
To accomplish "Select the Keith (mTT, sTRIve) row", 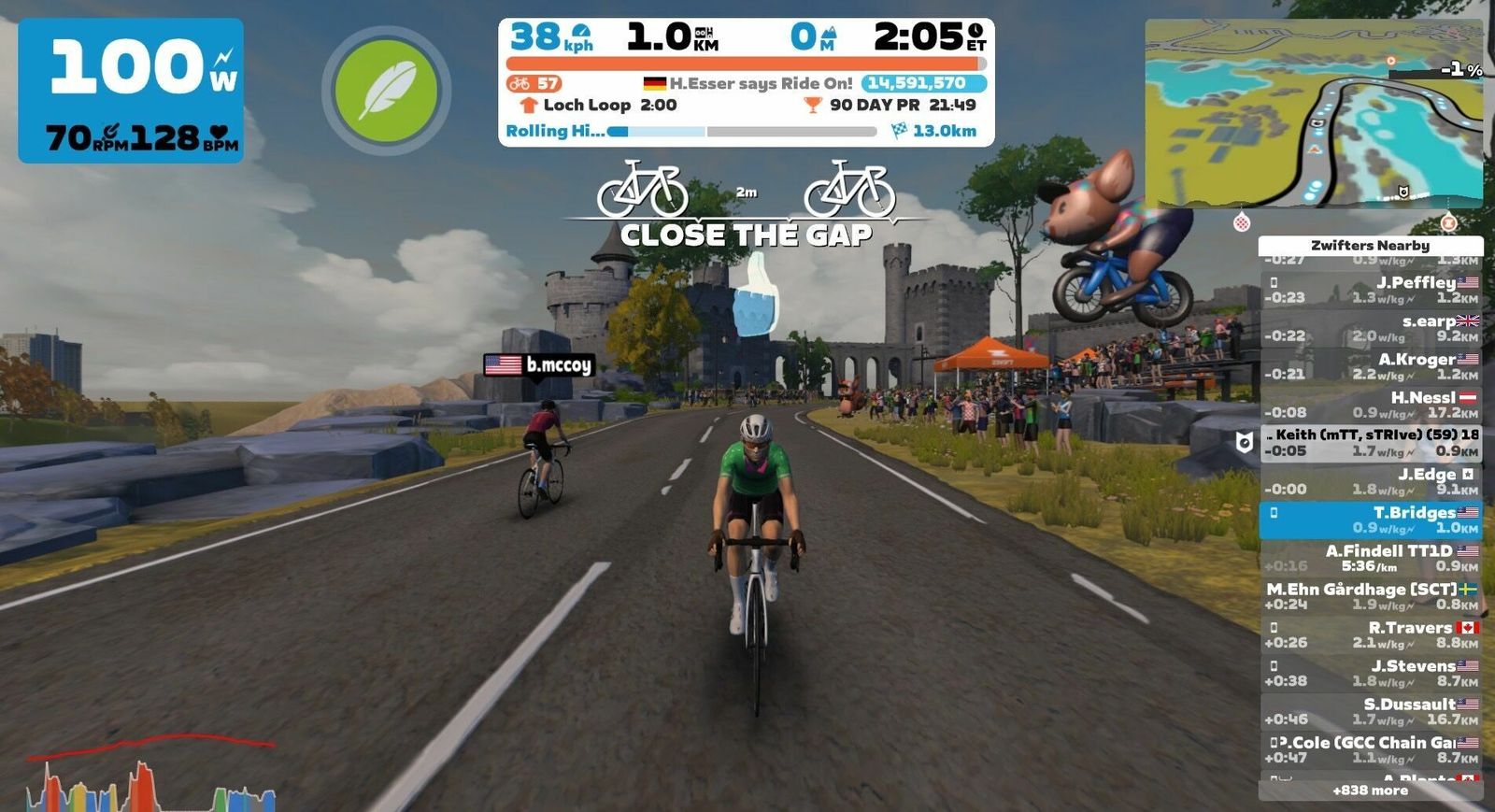I will tap(1370, 443).
